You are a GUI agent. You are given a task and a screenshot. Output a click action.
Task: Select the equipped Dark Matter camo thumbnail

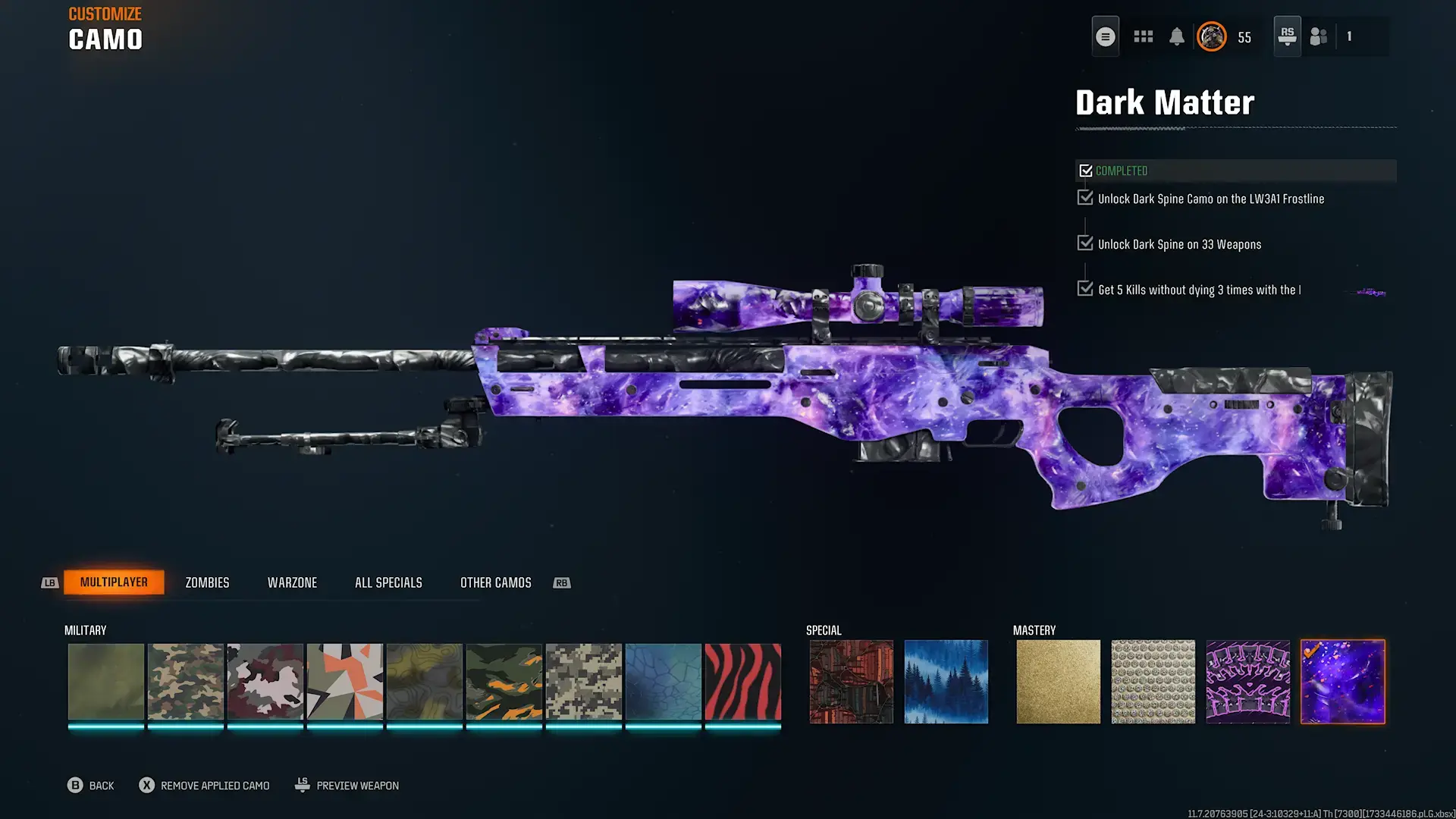pyautogui.click(x=1342, y=681)
